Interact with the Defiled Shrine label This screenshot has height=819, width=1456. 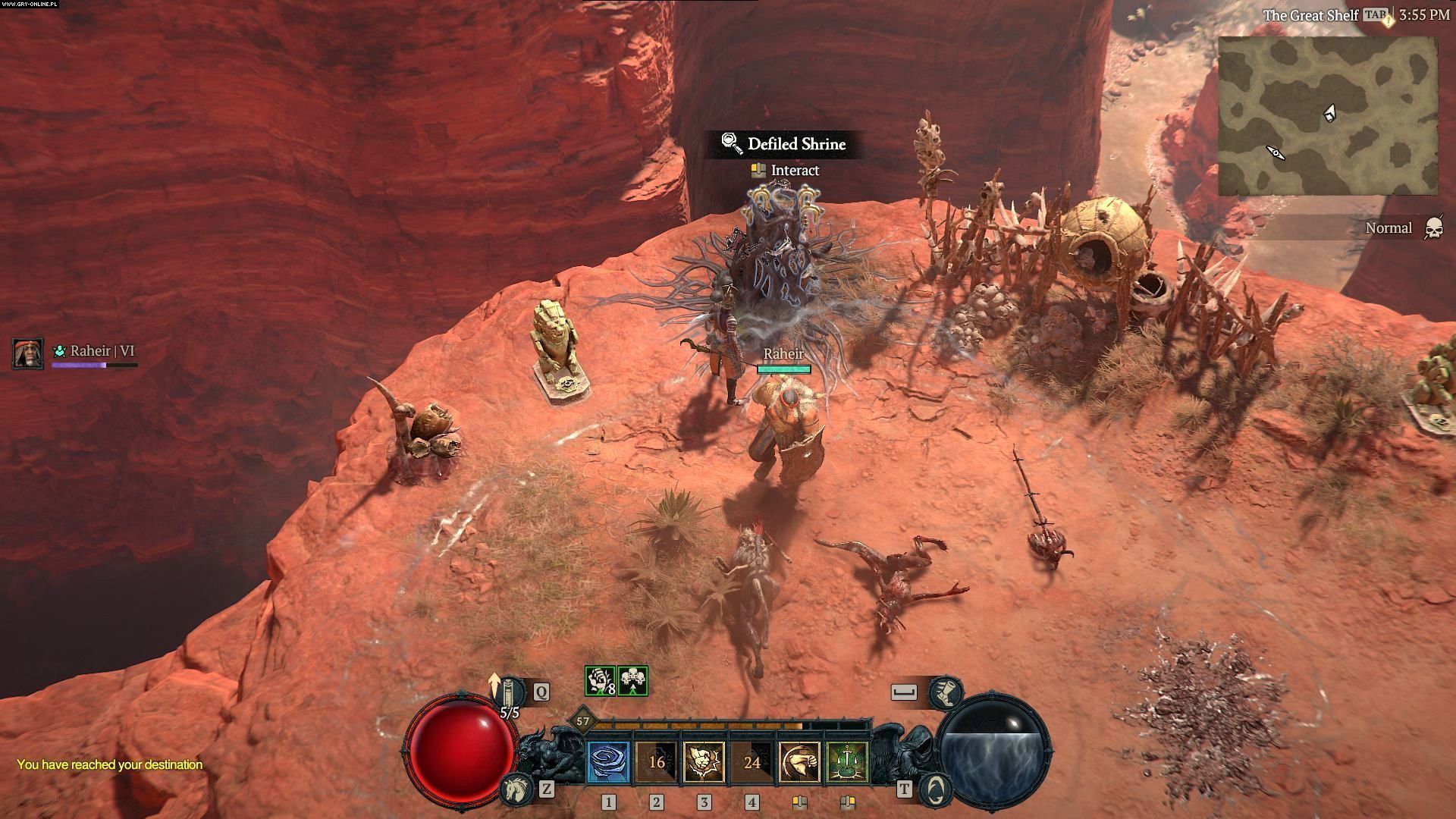click(x=785, y=144)
